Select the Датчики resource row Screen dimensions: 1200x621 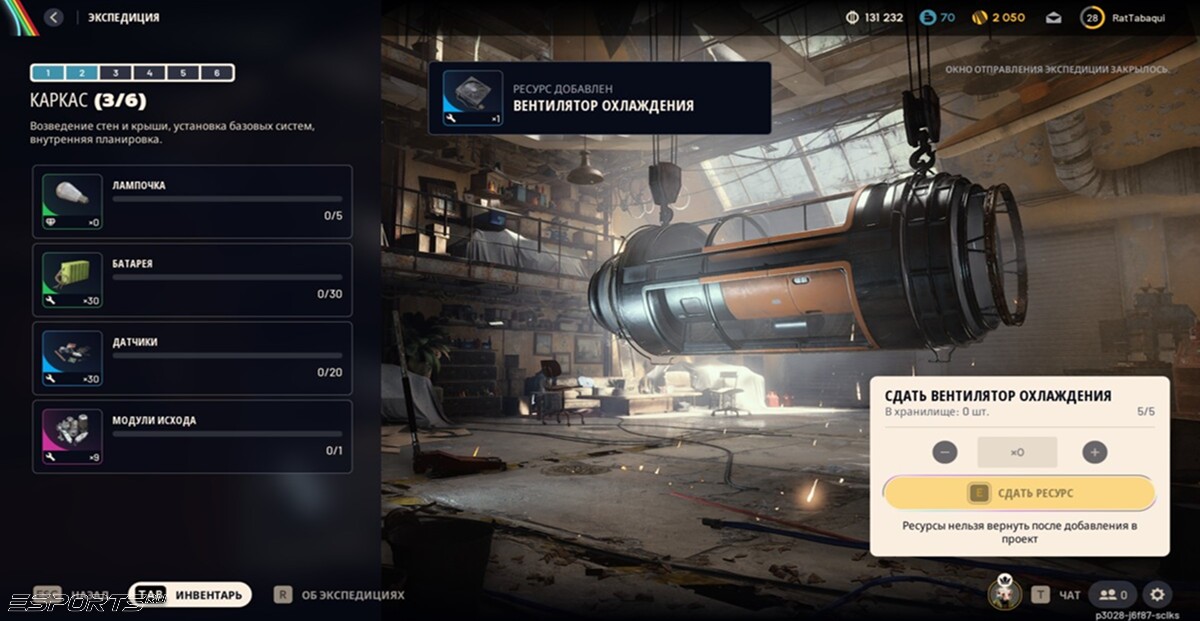[x=192, y=357]
